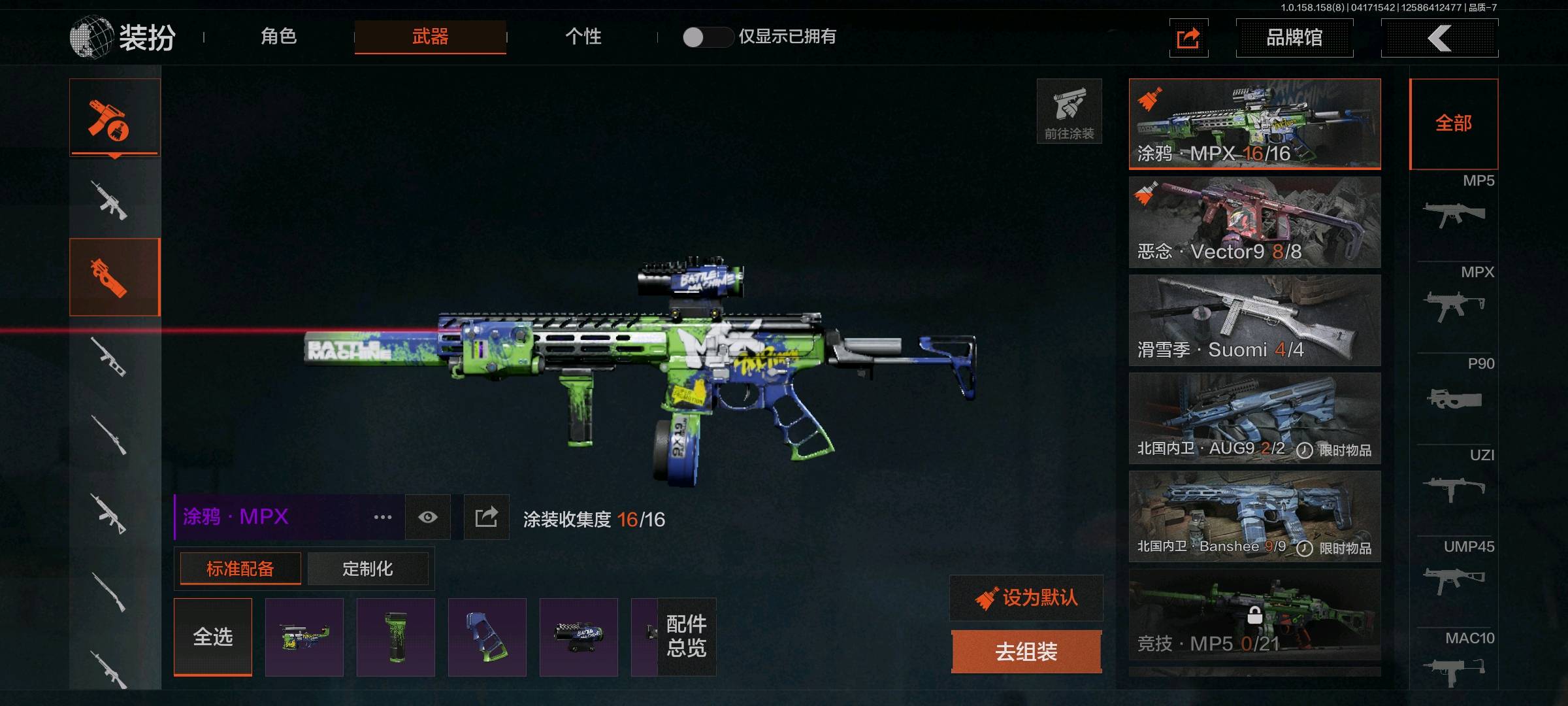1568x706 pixels.
Task: Pick the 北国内卫 · Banshee skin
Action: (x=1254, y=516)
